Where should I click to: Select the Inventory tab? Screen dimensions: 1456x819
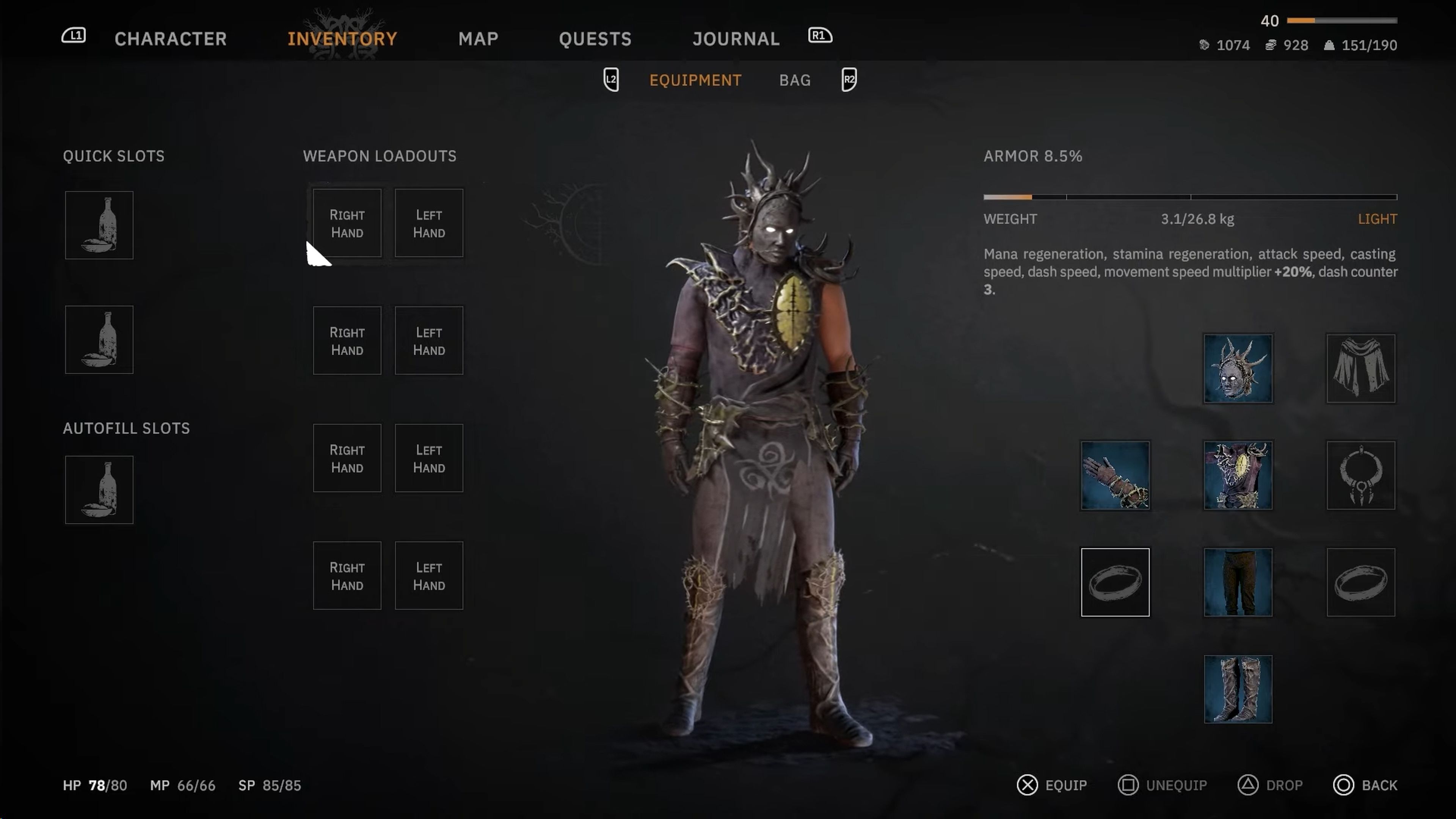tap(342, 38)
